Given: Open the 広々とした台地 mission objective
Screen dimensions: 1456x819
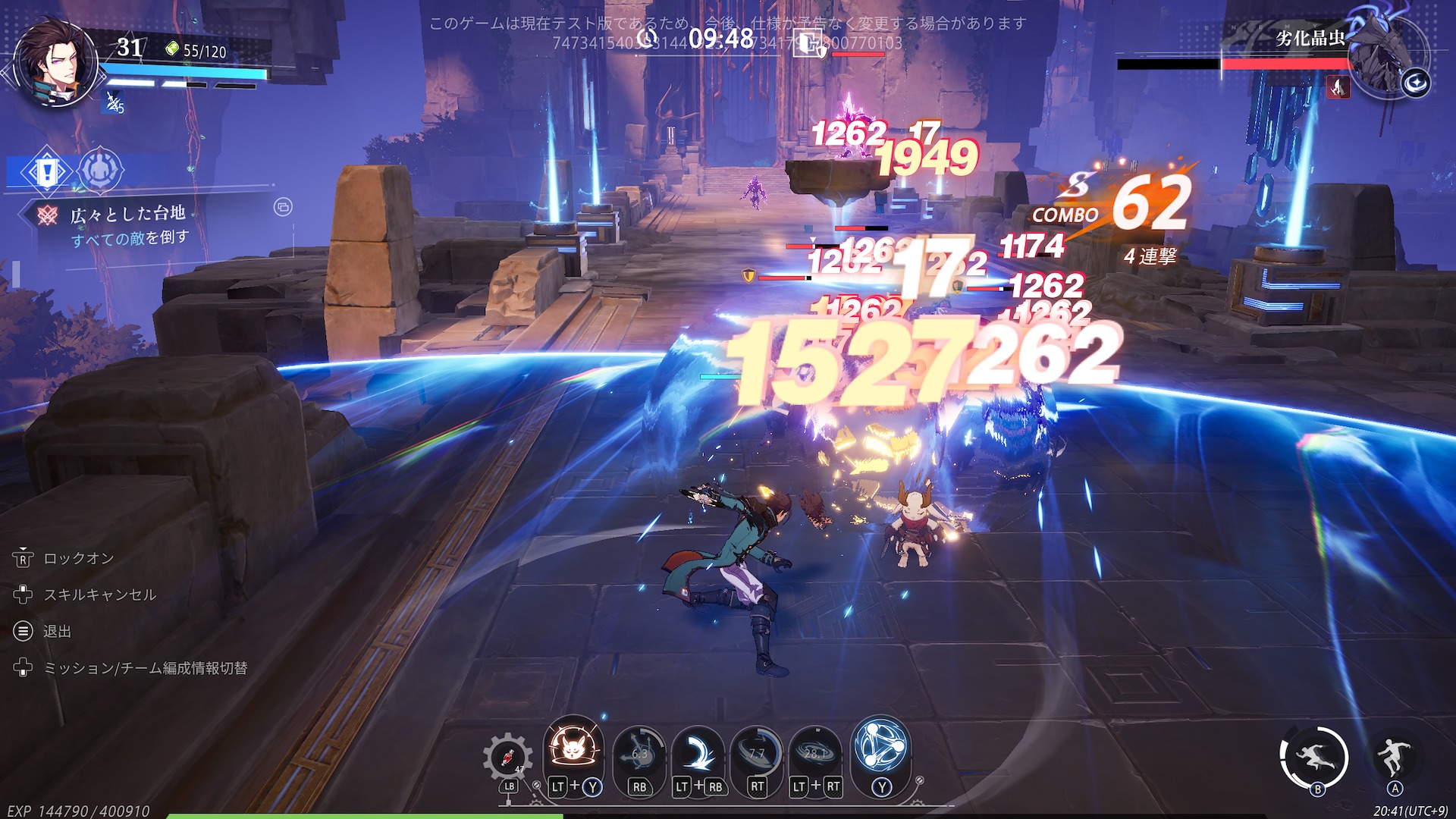Looking at the screenshot, I should 127,215.
